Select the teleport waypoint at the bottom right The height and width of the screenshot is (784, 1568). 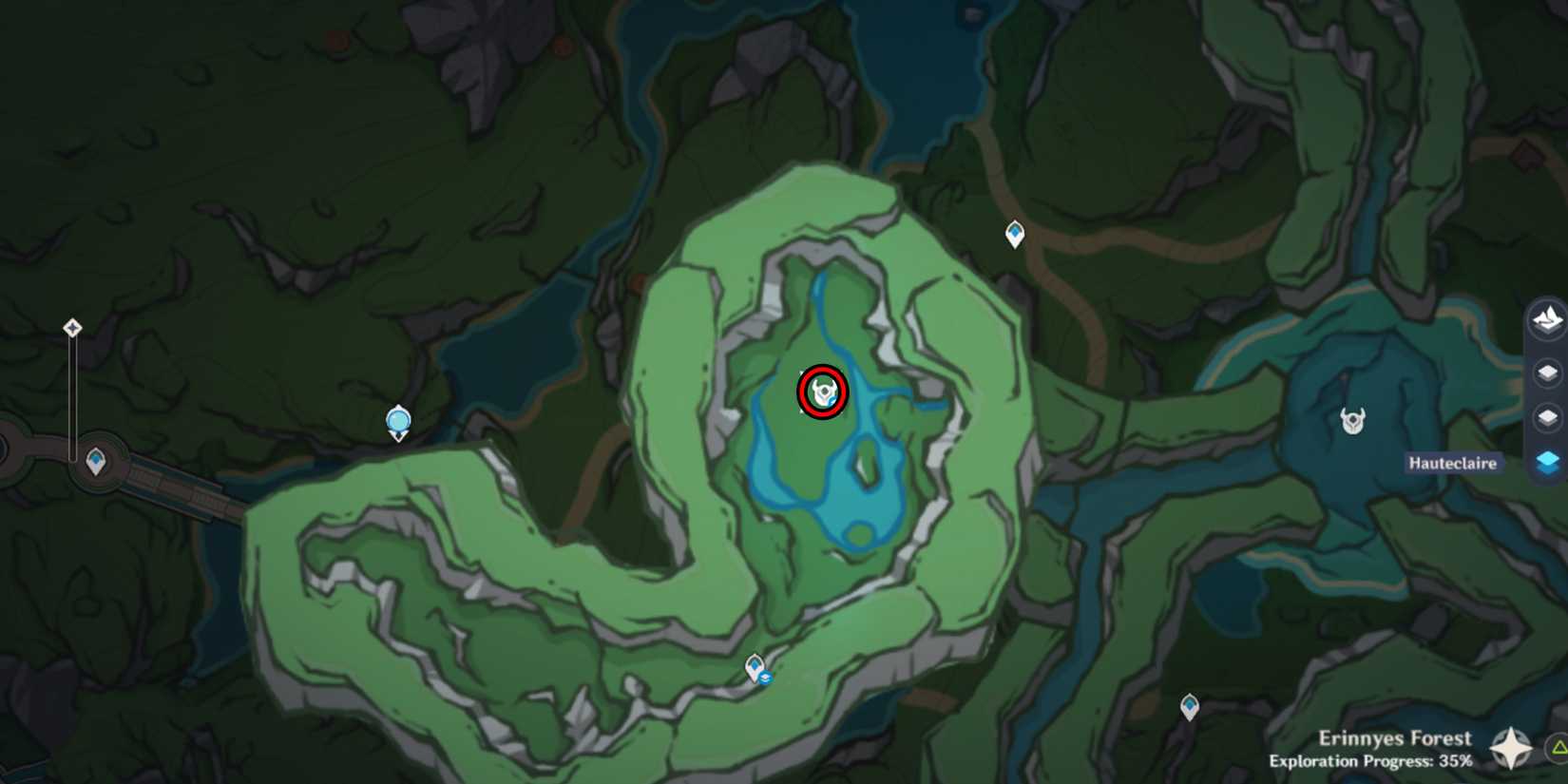(x=1189, y=707)
